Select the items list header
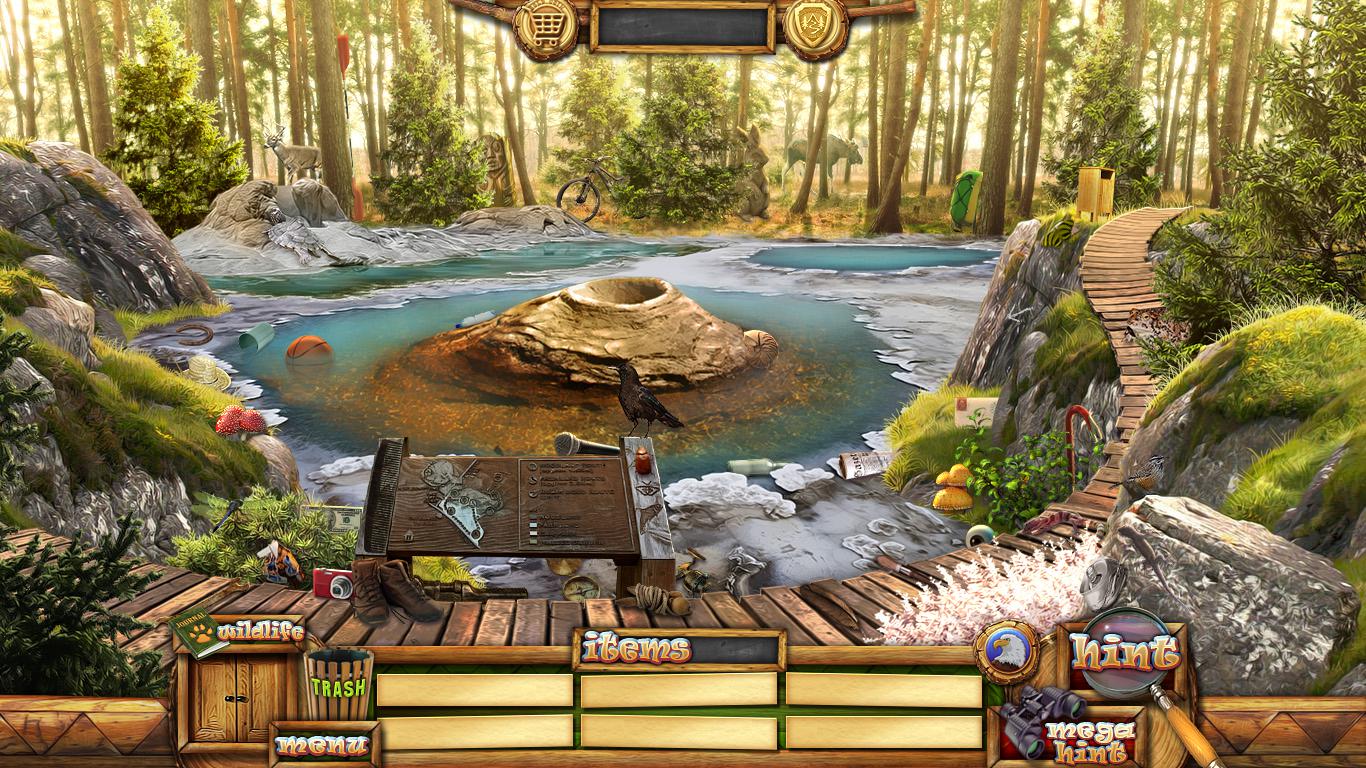This screenshot has width=1366, height=768. click(679, 650)
